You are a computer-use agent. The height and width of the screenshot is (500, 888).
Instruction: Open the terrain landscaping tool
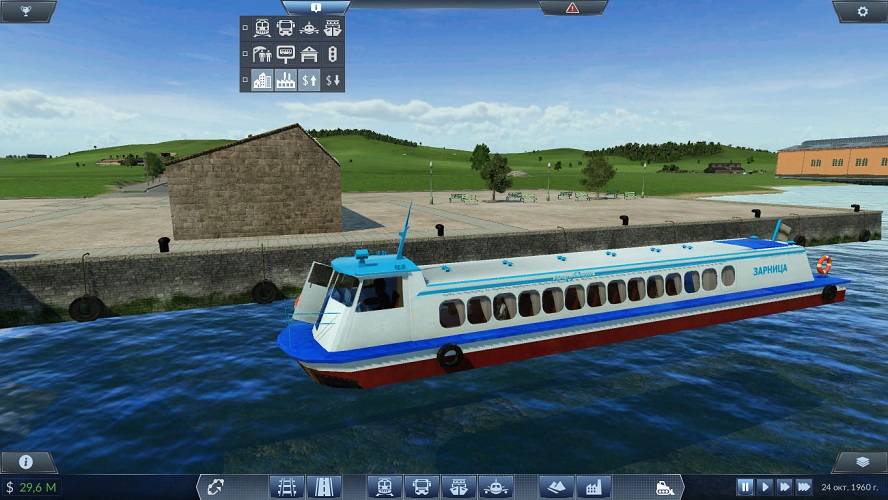click(557, 487)
